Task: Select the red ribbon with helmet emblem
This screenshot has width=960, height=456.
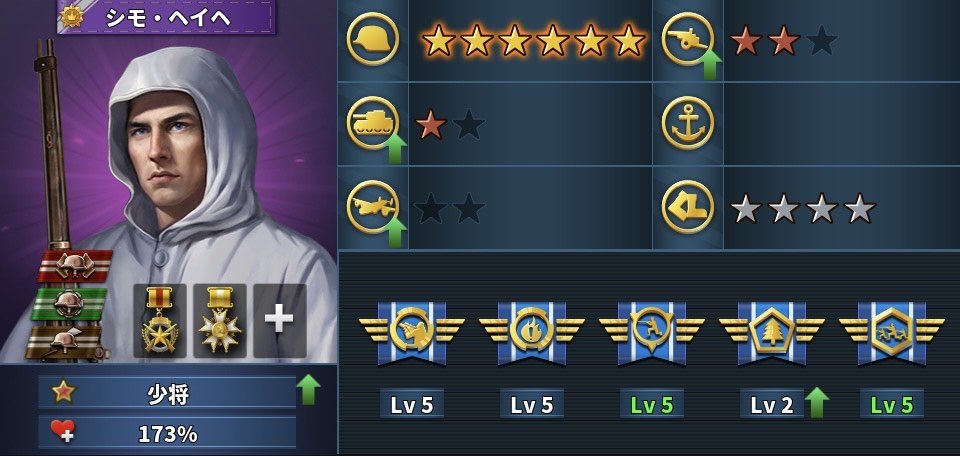Action: (x=76, y=266)
